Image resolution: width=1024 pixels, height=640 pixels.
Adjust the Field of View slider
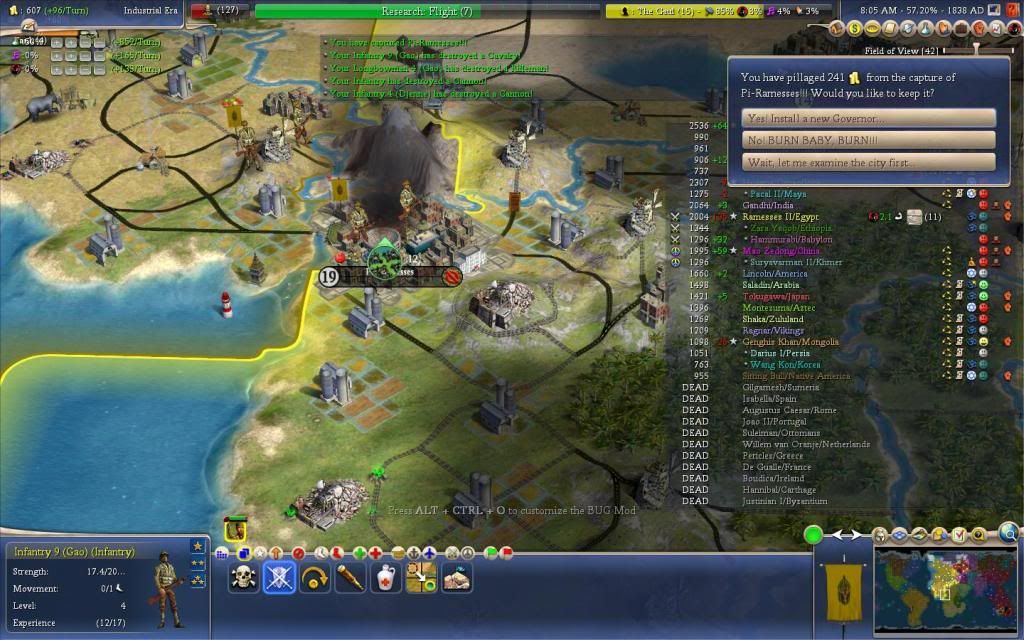pyautogui.click(x=976, y=49)
